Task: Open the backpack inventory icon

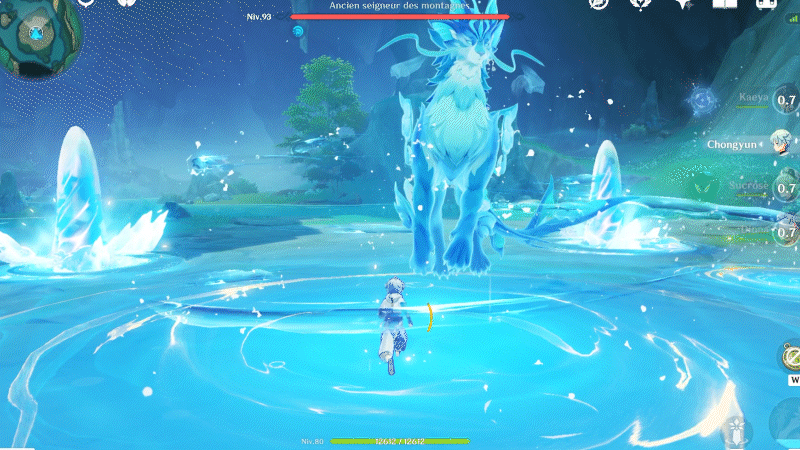Action: pyautogui.click(x=768, y=4)
